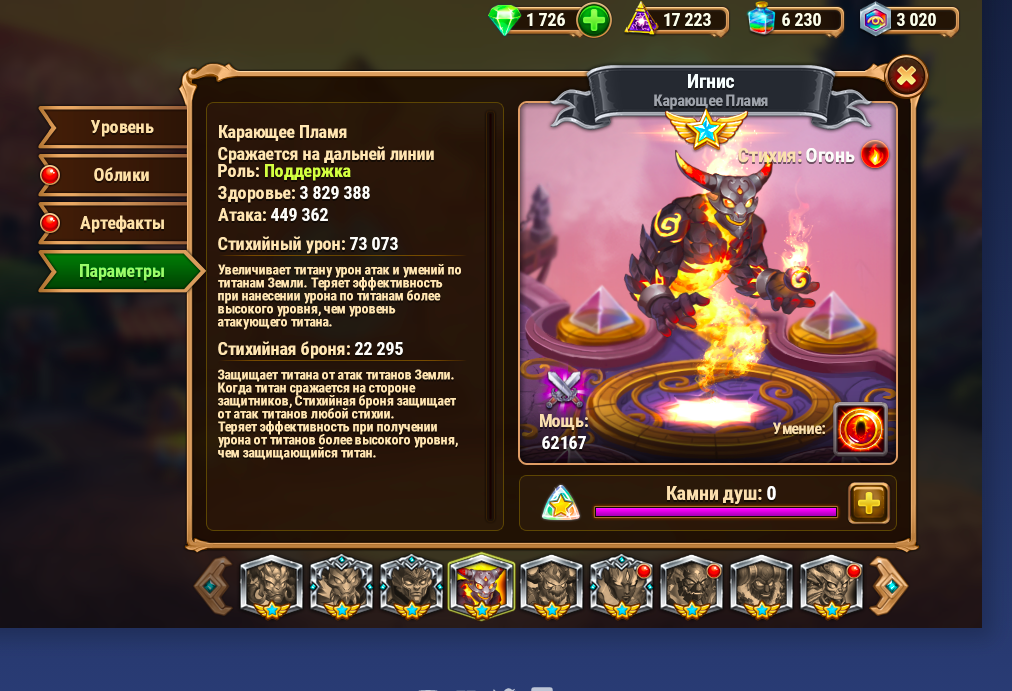Image resolution: width=1012 pixels, height=691 pixels.
Task: Click the blue potion bottle currency icon
Action: point(763,20)
